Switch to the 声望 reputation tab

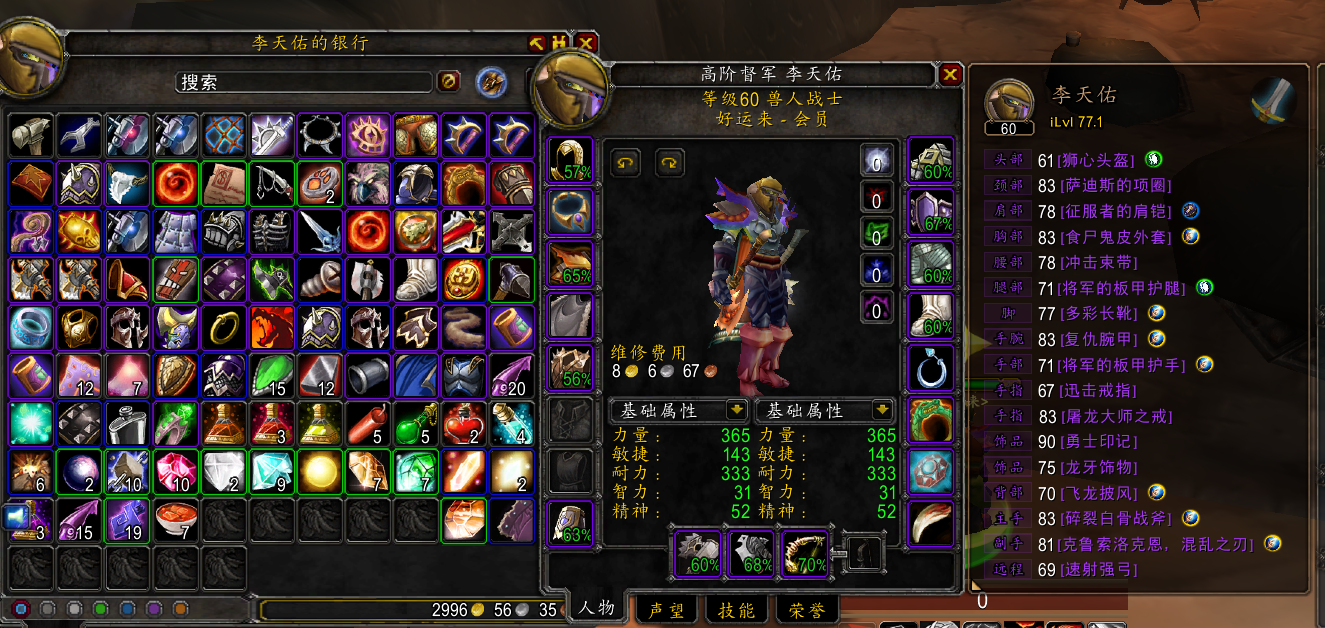[x=667, y=609]
